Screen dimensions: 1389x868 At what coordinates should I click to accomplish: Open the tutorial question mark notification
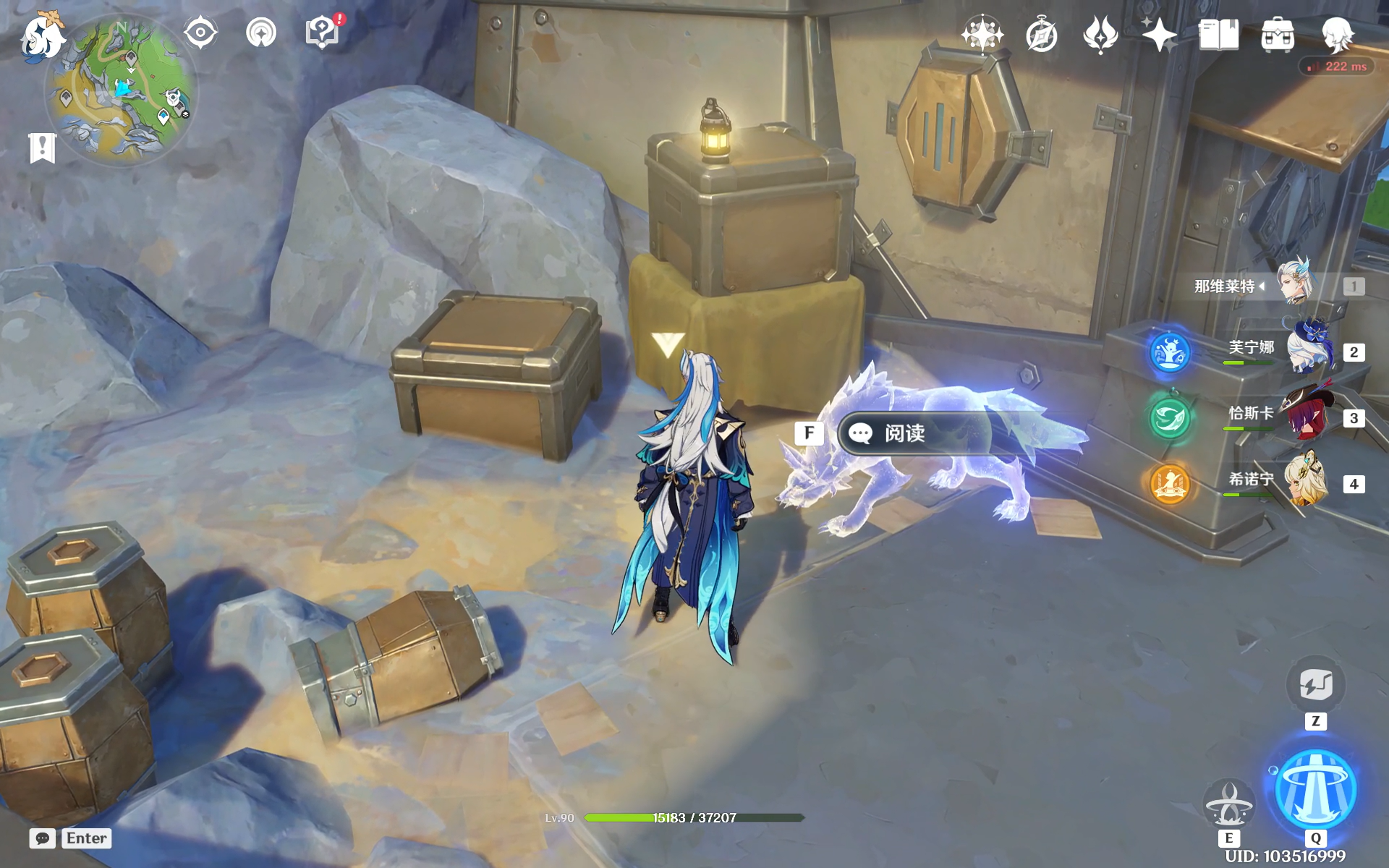[323, 33]
